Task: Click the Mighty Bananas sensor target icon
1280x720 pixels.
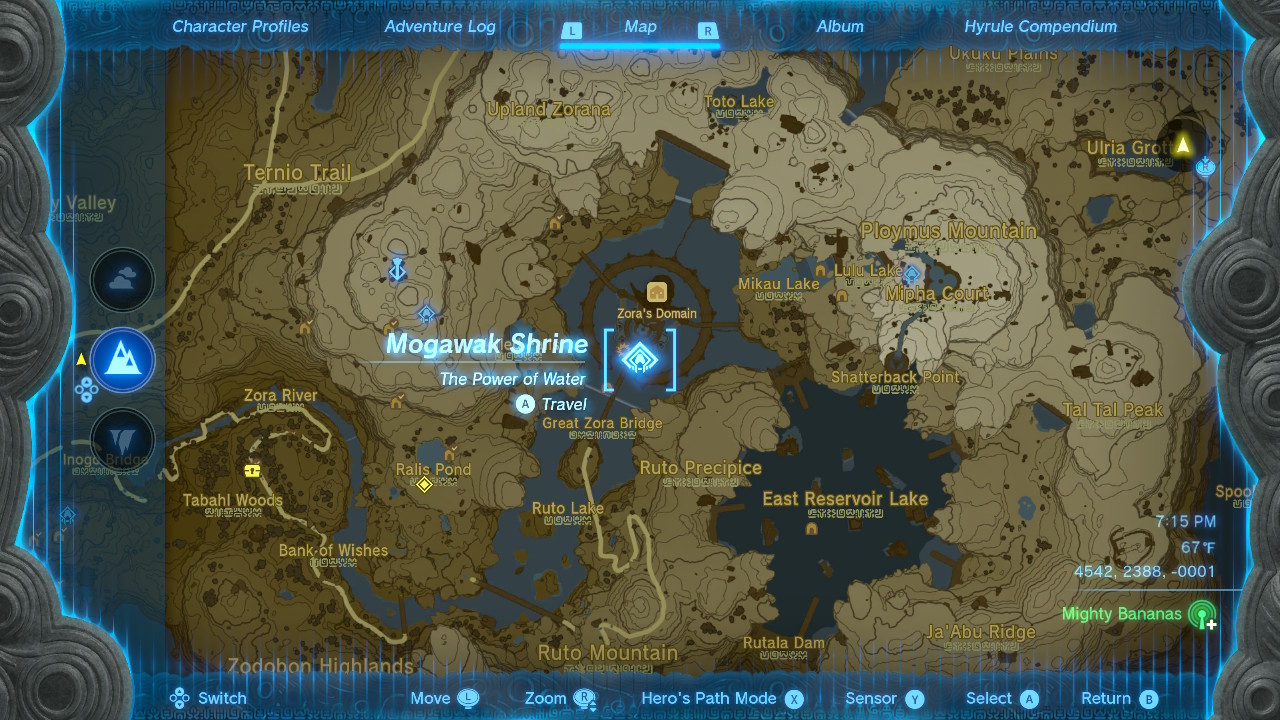Action: [1200, 617]
